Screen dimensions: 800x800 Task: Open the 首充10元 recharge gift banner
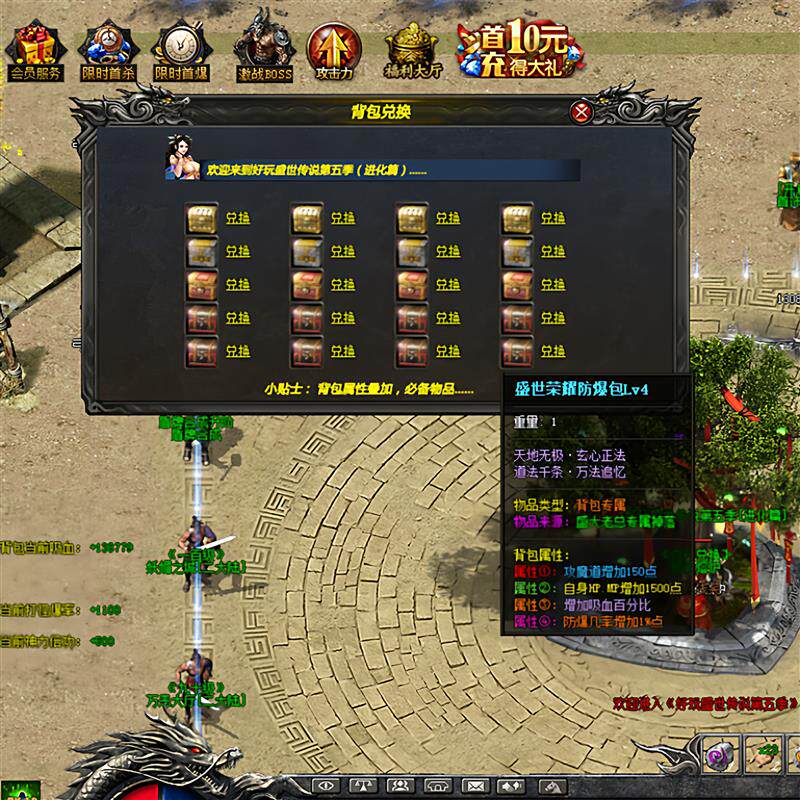point(514,47)
